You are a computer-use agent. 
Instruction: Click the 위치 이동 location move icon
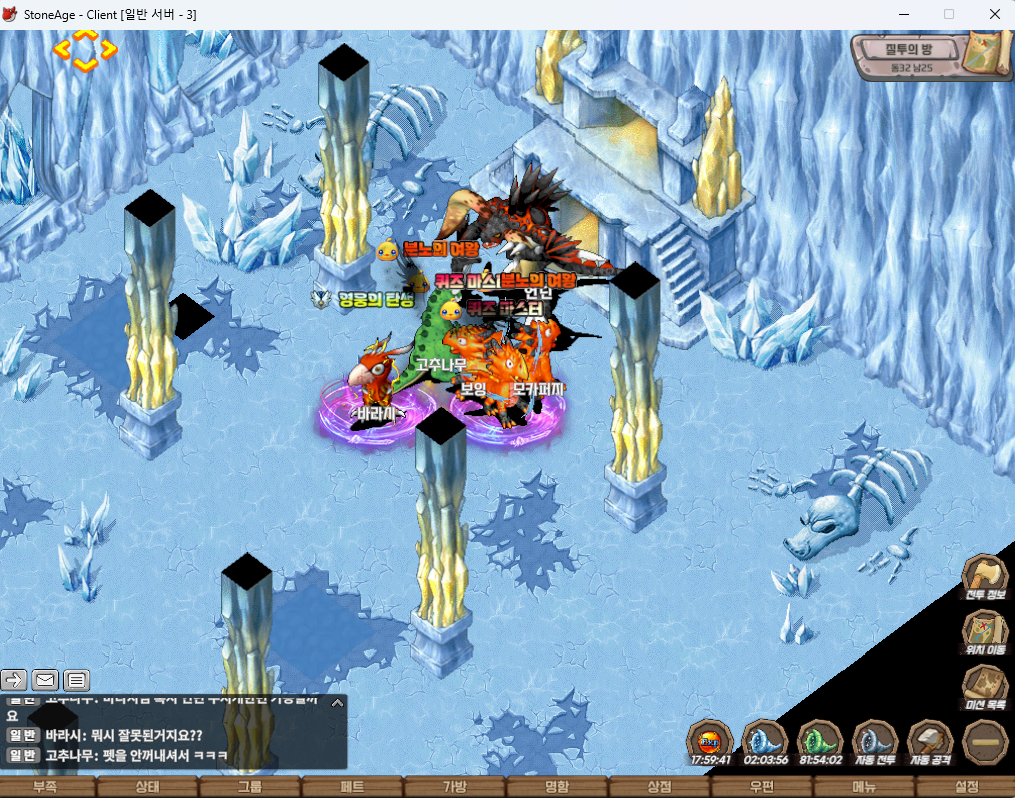click(984, 634)
